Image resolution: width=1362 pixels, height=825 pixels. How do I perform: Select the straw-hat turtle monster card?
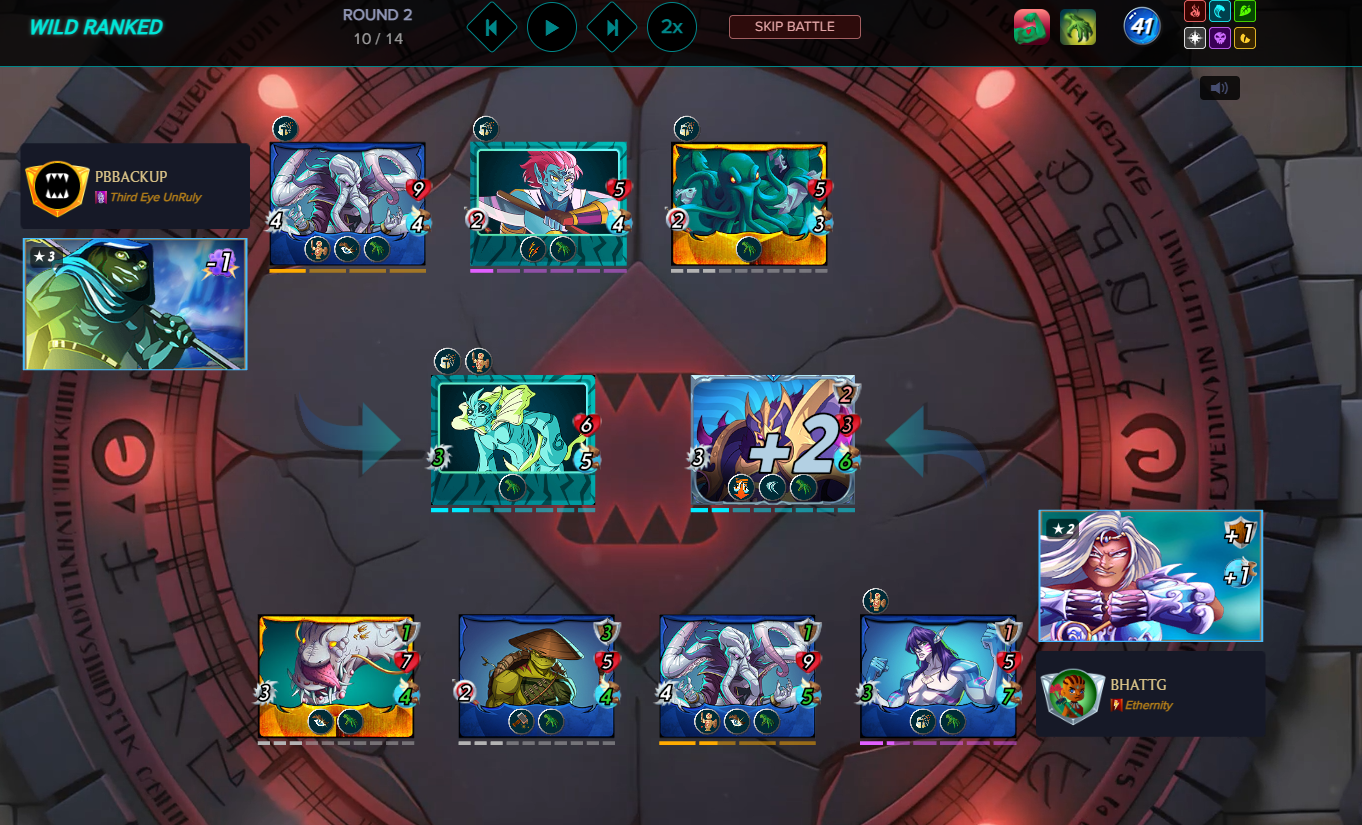click(536, 676)
